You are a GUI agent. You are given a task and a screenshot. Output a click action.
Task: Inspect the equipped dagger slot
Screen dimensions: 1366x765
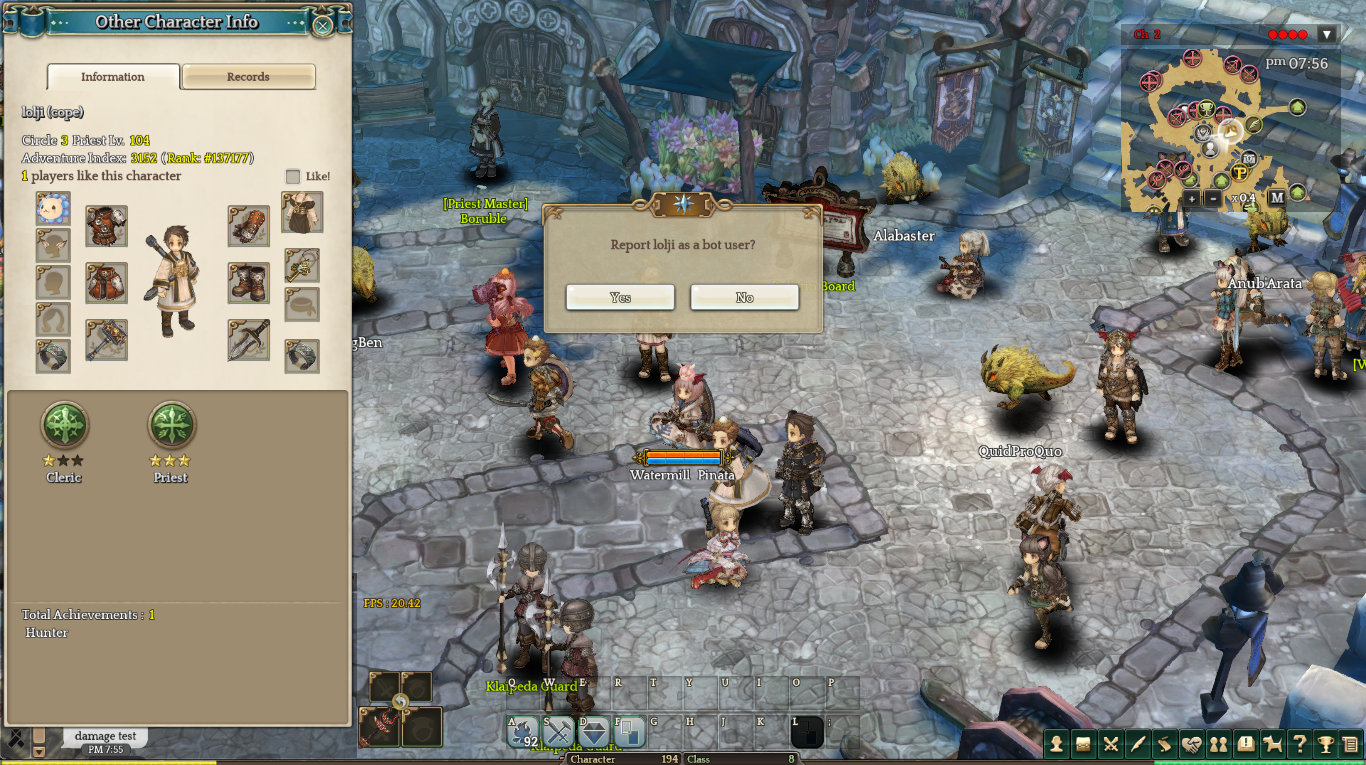pos(248,340)
